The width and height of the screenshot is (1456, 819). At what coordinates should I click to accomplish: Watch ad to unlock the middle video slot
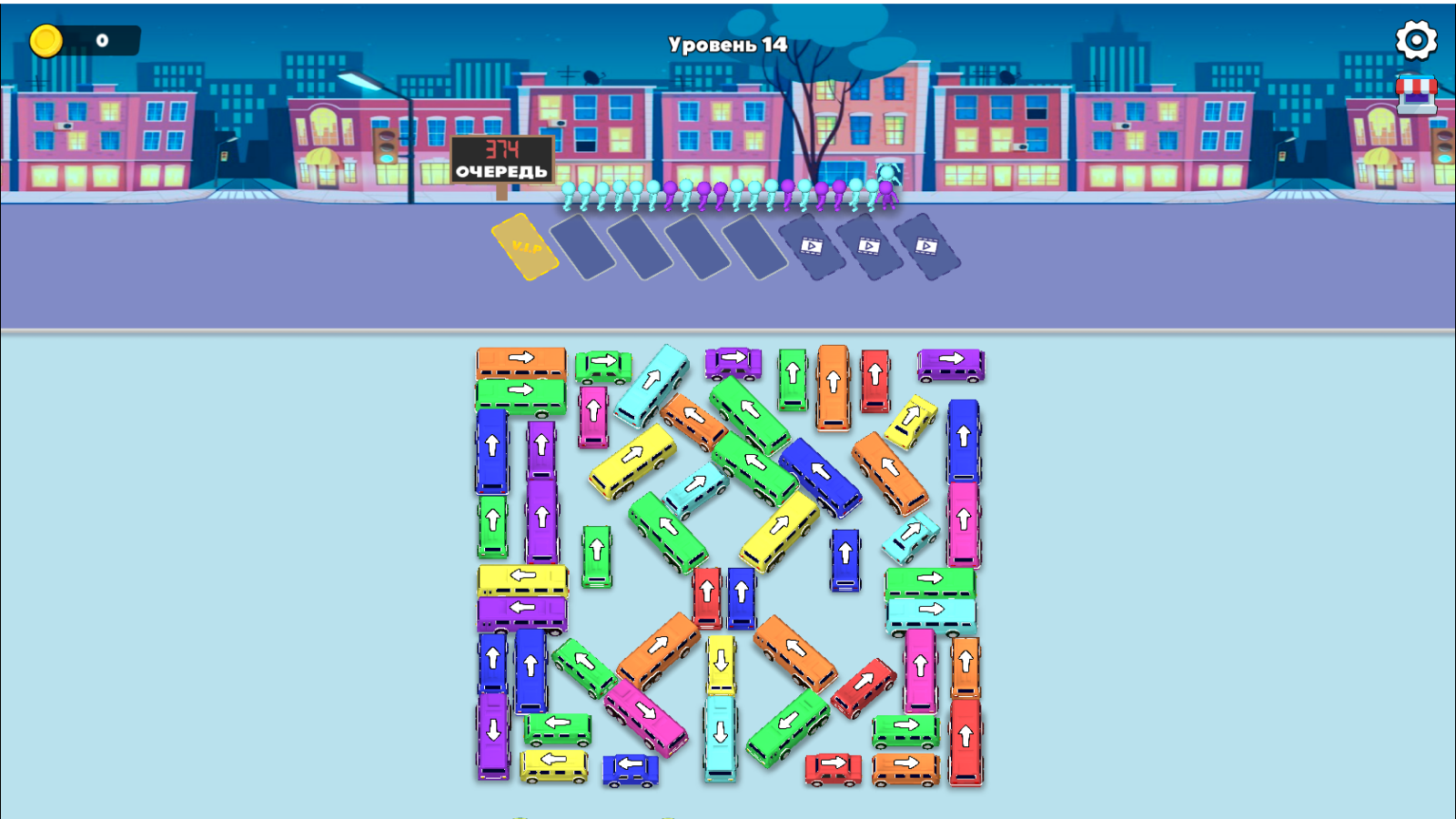(872, 248)
